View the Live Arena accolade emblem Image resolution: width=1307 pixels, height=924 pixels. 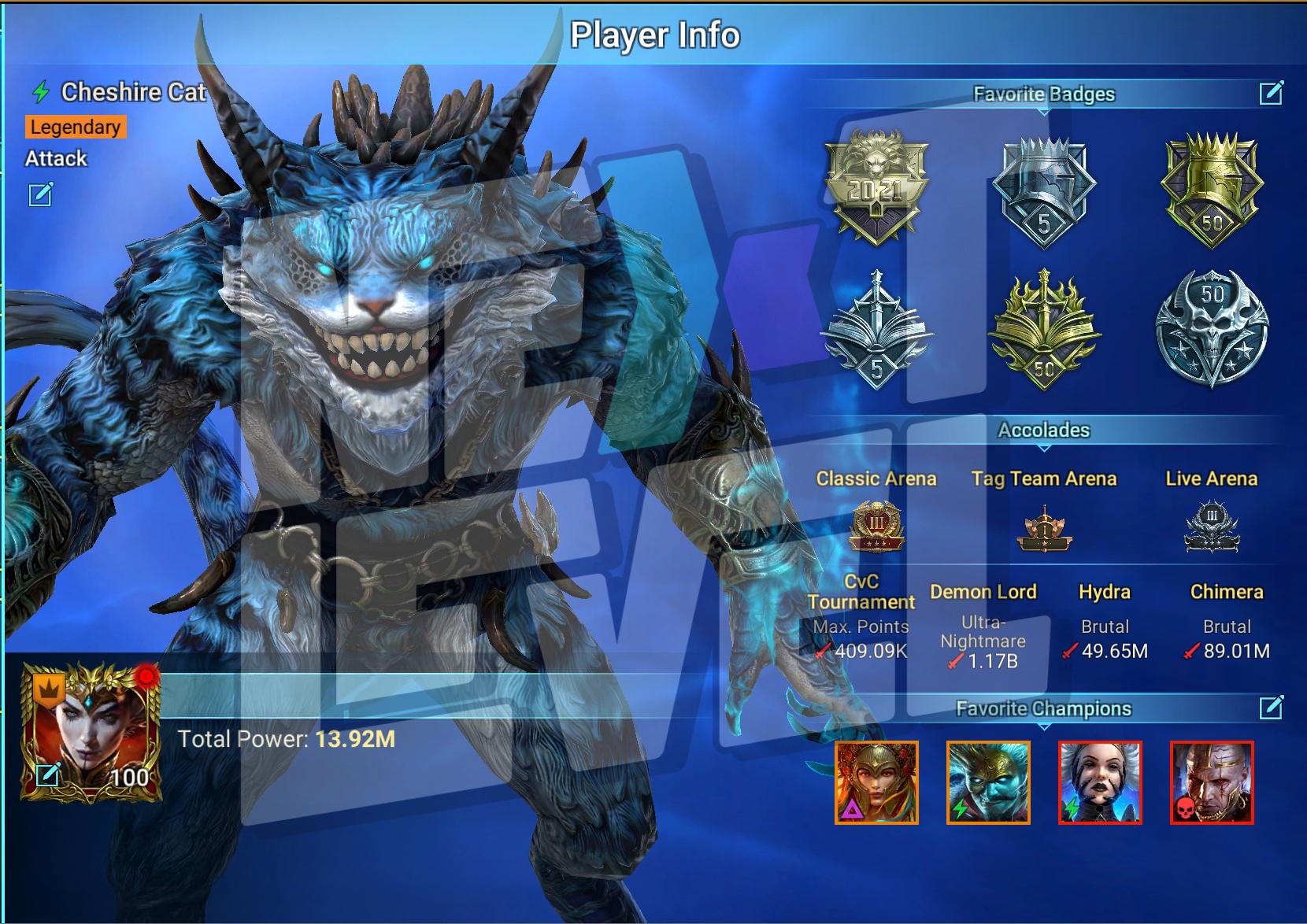point(1212,526)
